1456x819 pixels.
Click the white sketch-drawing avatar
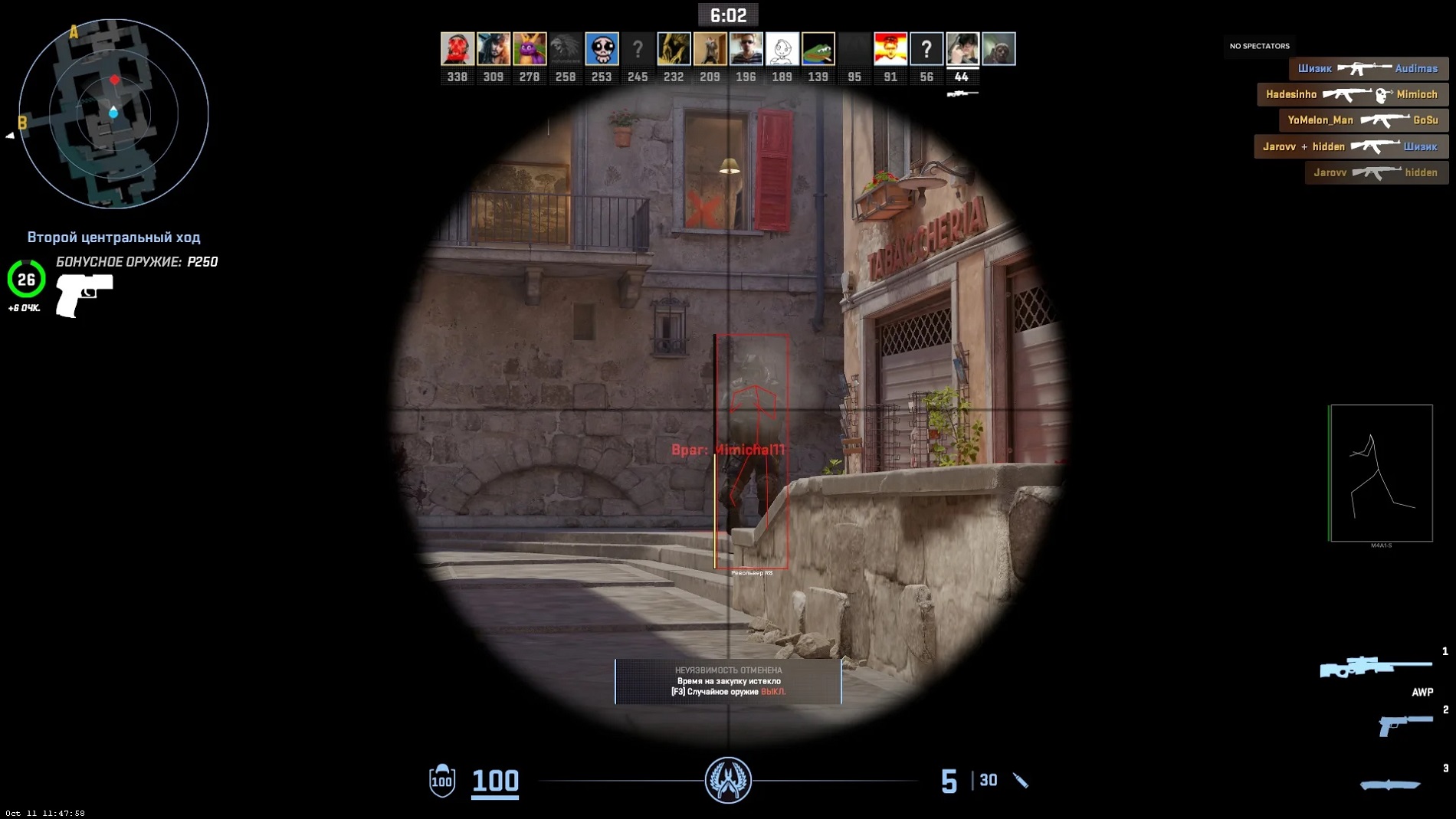[782, 49]
